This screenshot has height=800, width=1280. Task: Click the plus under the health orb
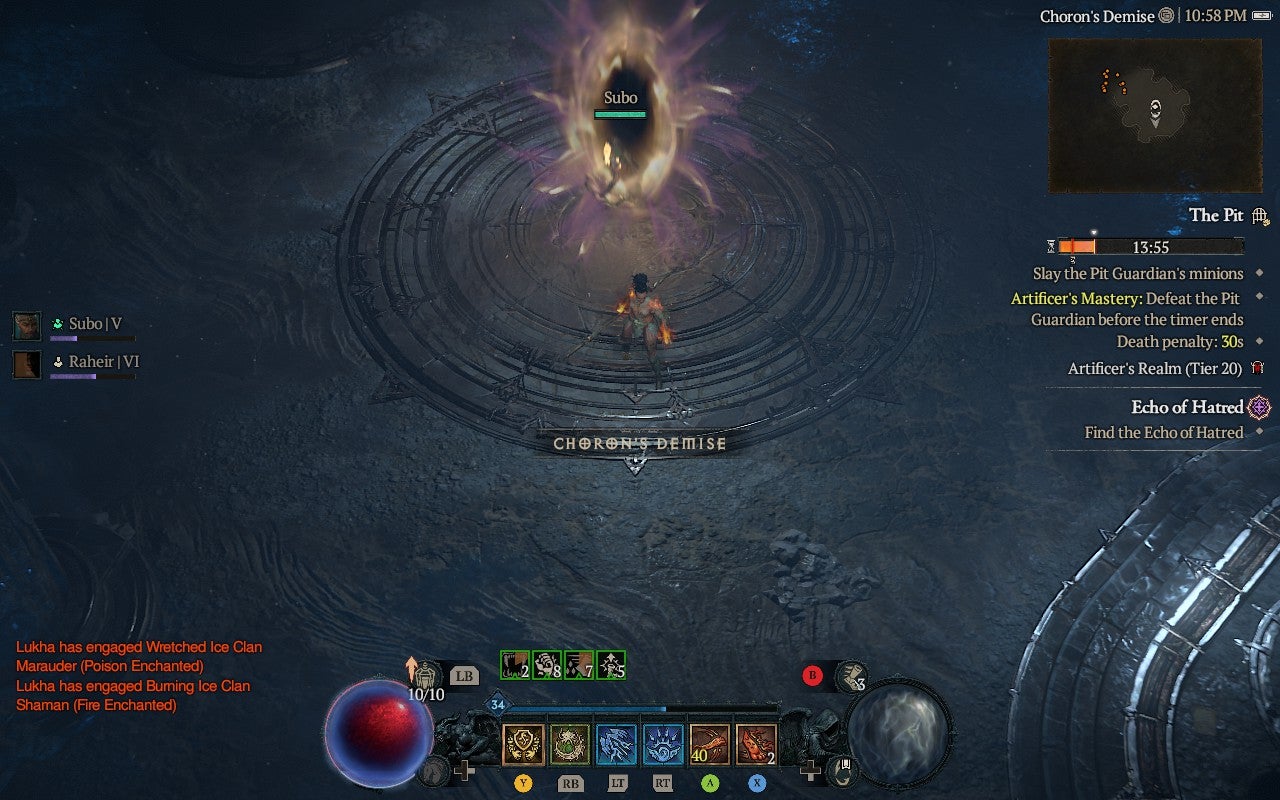[466, 769]
